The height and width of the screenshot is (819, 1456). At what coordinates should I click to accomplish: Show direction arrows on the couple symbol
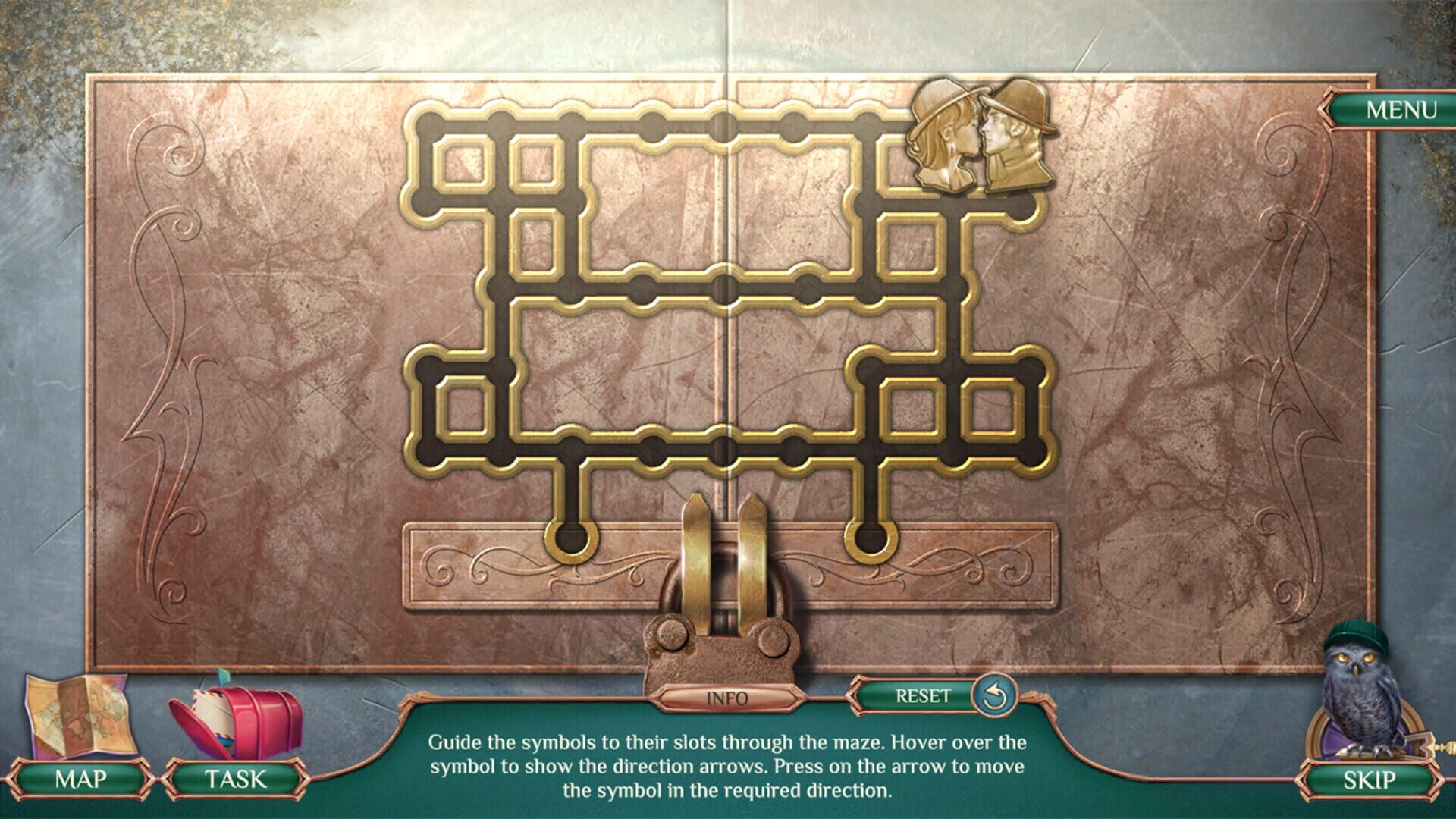pos(982,136)
